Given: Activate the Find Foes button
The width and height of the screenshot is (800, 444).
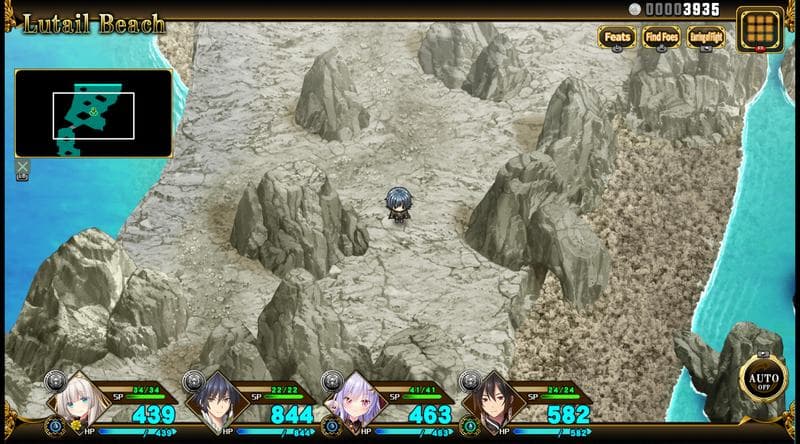Looking at the screenshot, I should (x=661, y=38).
